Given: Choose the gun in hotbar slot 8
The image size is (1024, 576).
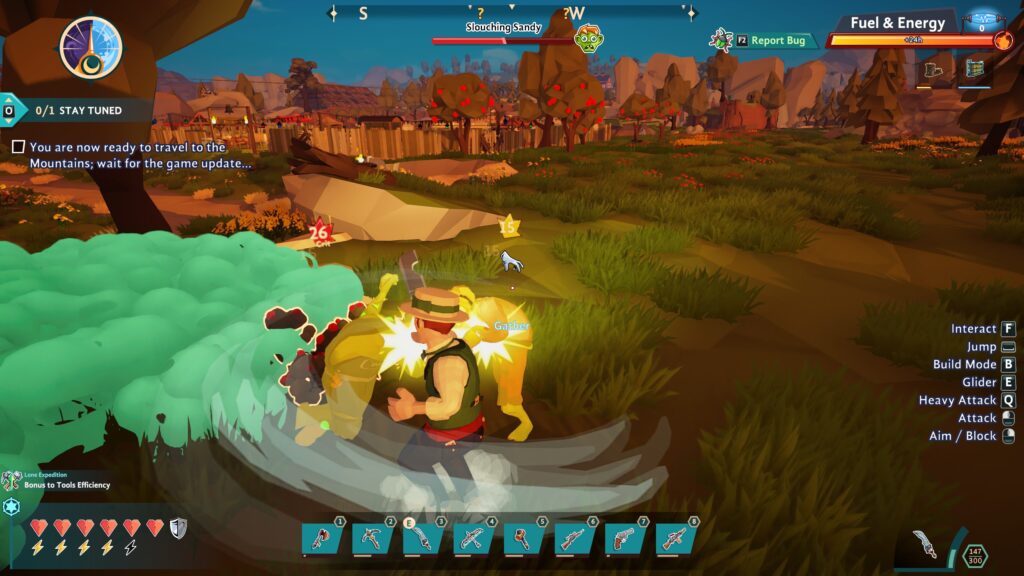Looking at the screenshot, I should coord(677,539).
